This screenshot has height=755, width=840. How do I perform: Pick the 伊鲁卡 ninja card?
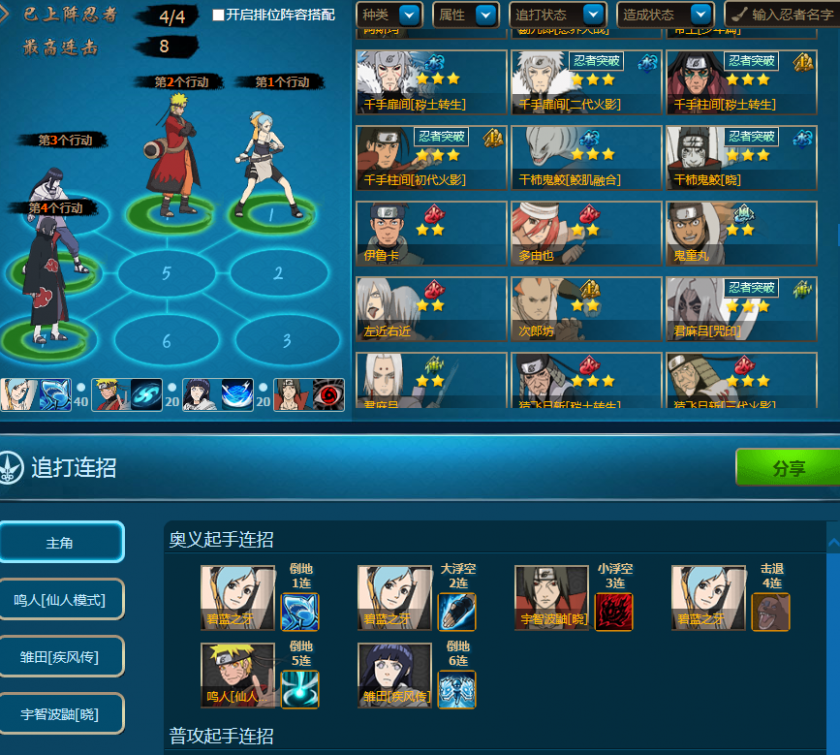[x=430, y=234]
